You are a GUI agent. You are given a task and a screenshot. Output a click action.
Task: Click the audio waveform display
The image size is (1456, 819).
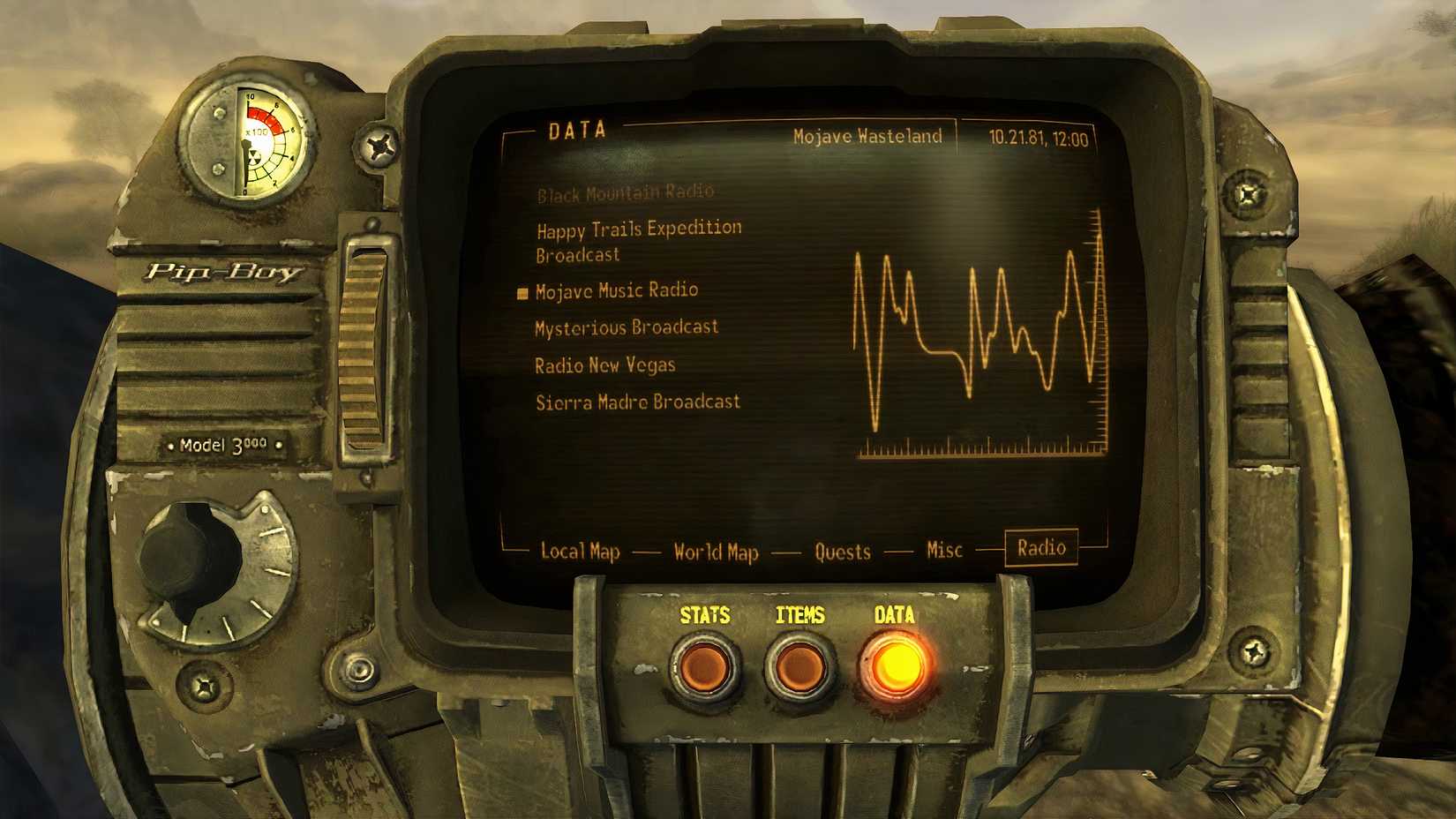point(979,335)
